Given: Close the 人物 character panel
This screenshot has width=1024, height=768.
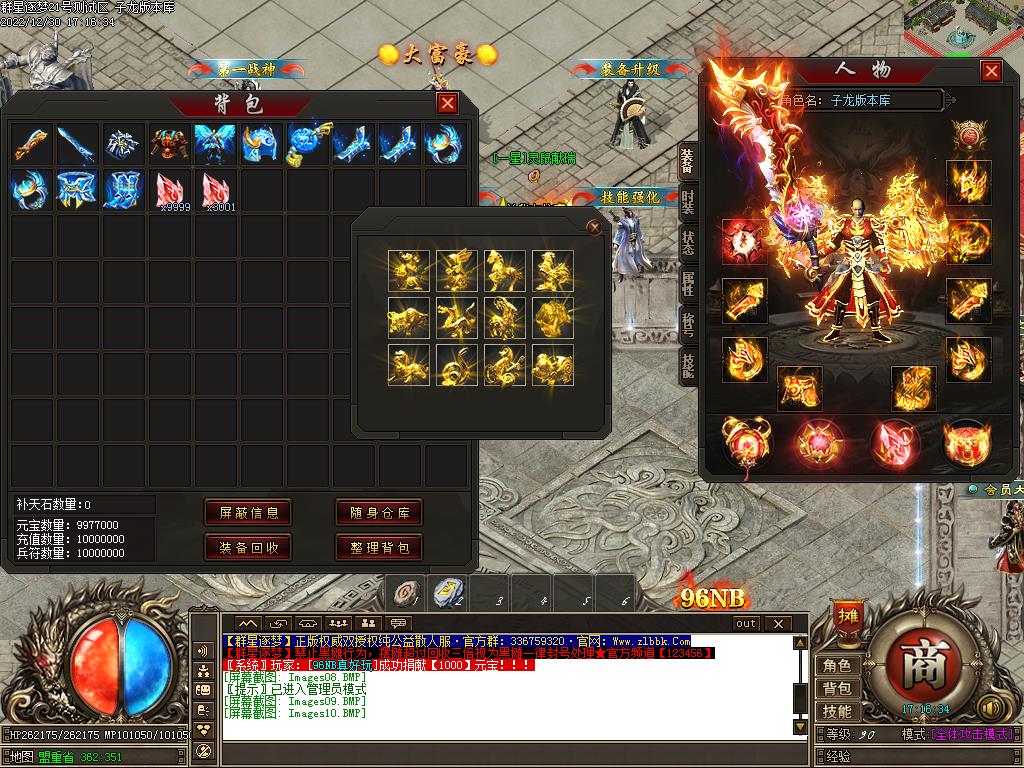Looking at the screenshot, I should click(x=990, y=71).
